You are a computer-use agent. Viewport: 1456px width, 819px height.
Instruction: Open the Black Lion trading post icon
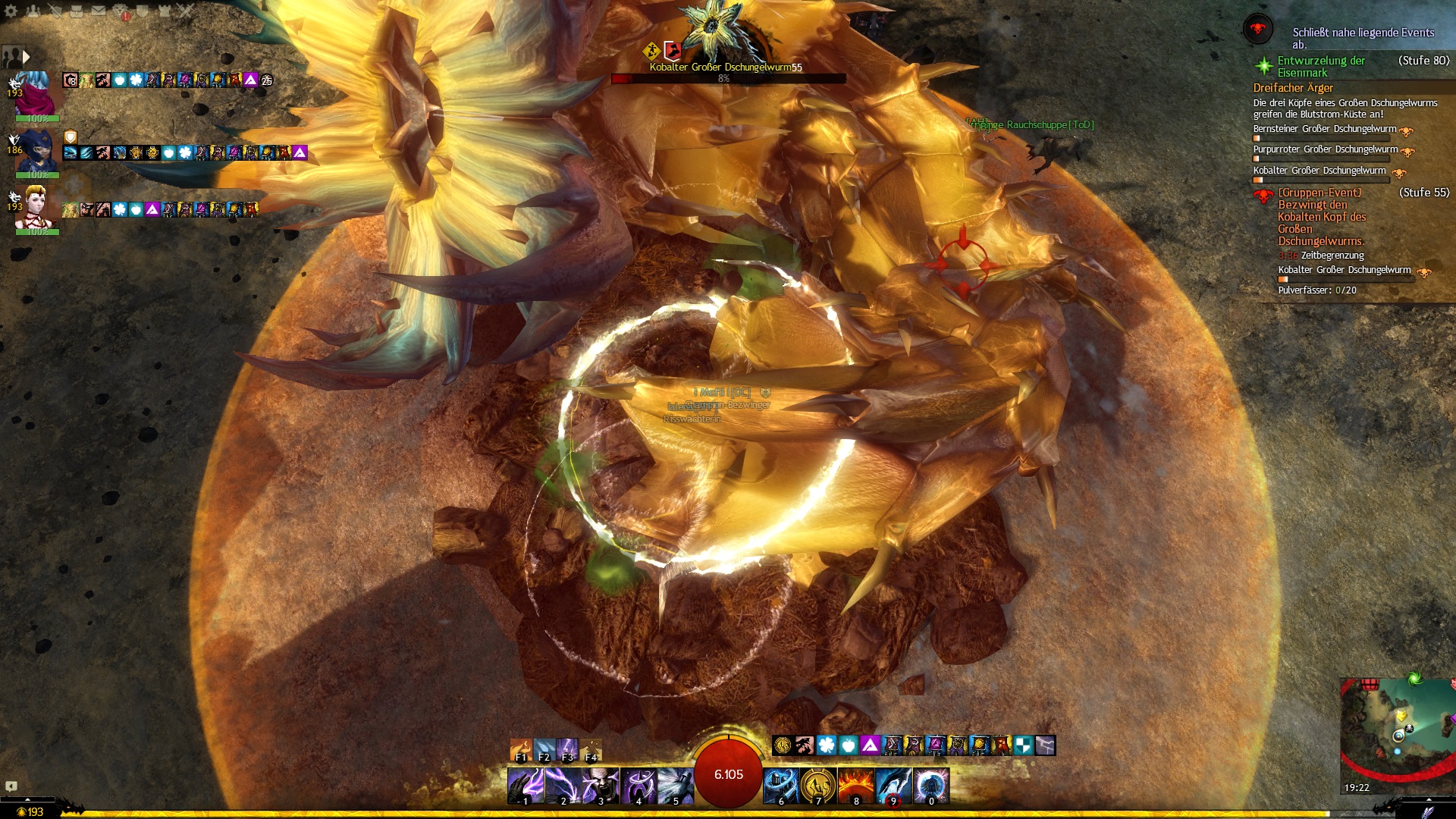[x=121, y=11]
